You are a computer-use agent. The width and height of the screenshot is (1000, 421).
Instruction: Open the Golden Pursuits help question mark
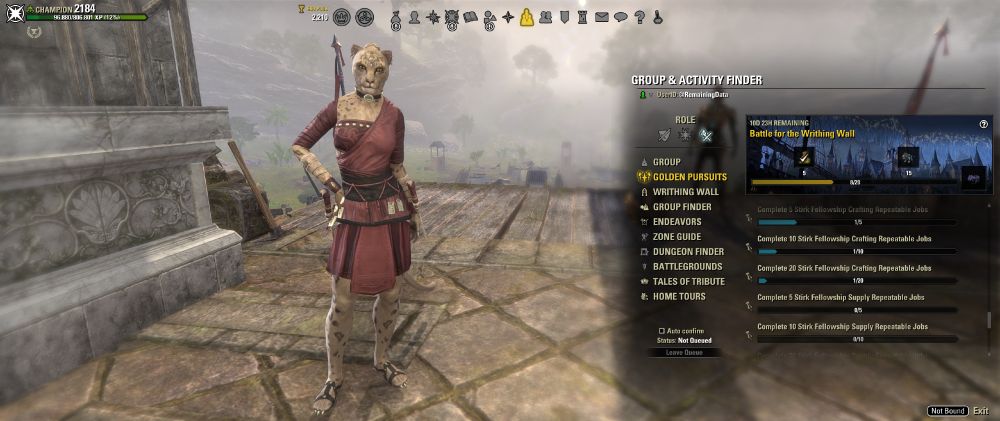pyautogui.click(x=985, y=123)
